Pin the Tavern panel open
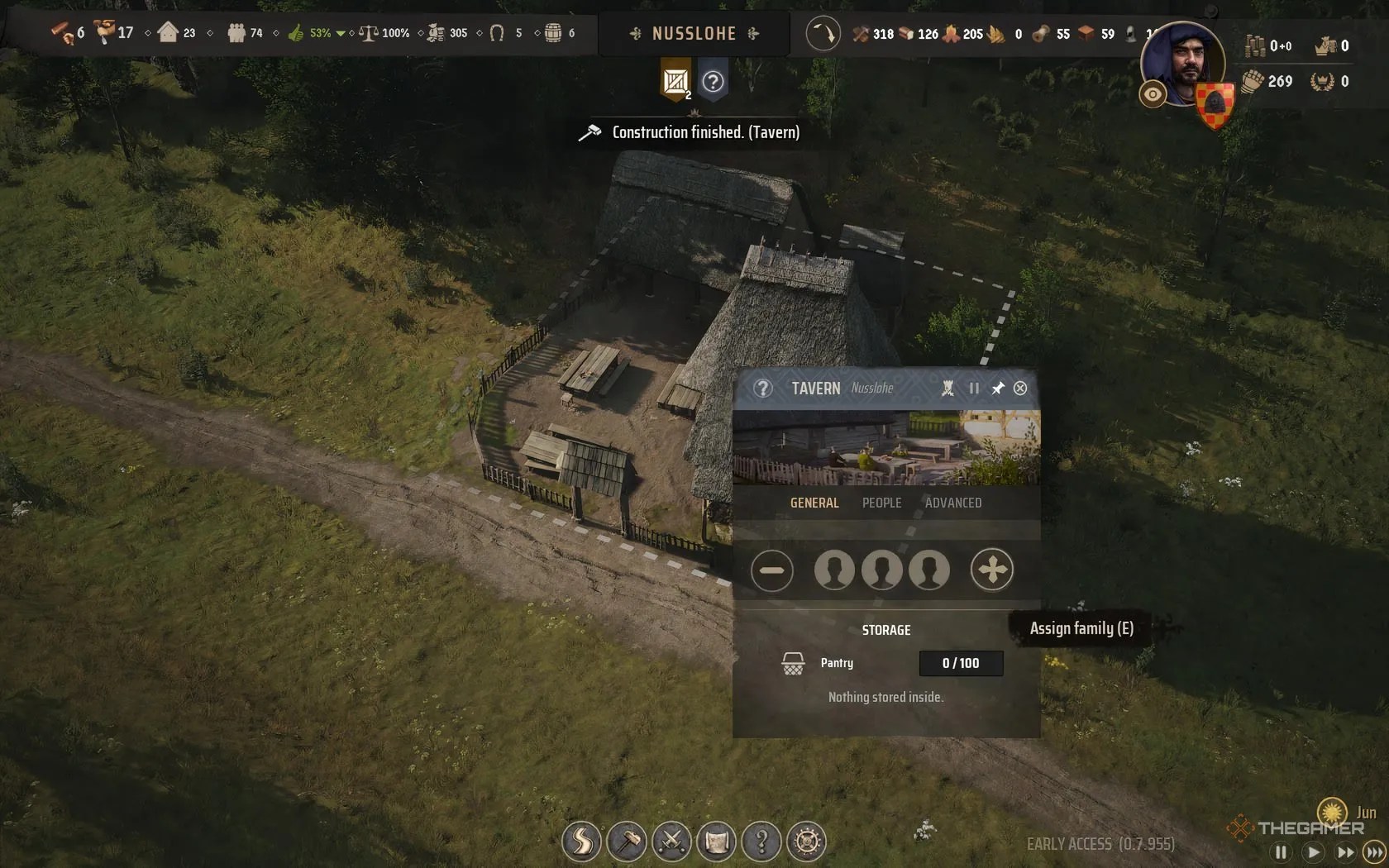1389x868 pixels. [x=998, y=388]
